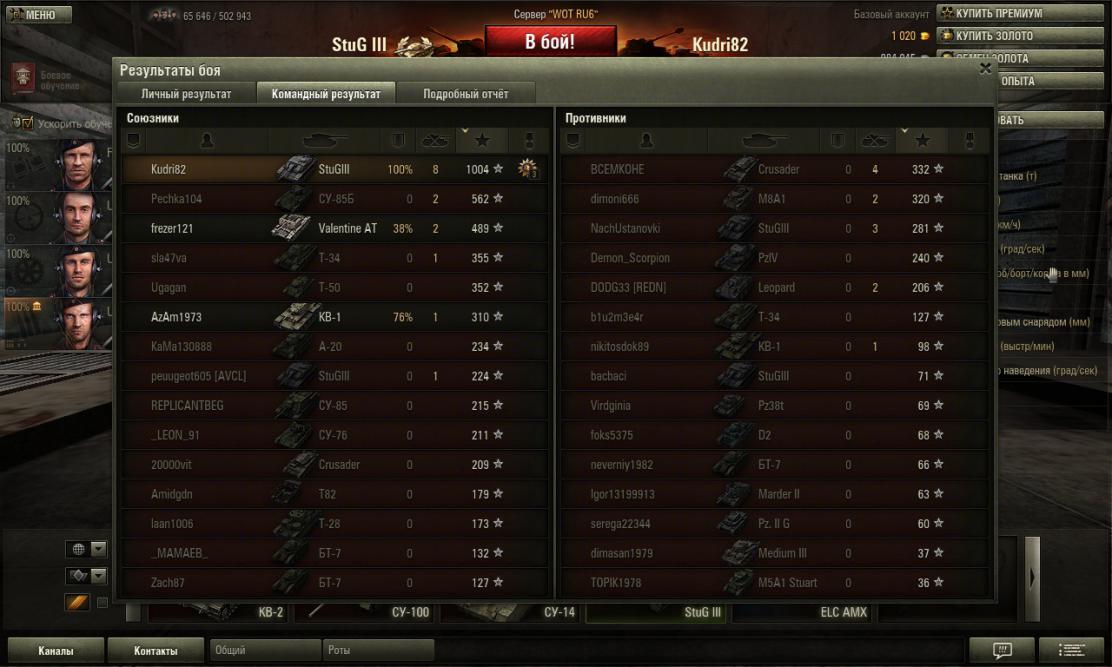This screenshot has height=667, width=1112.
Task: Sort allies by experience star column
Action: (x=482, y=141)
